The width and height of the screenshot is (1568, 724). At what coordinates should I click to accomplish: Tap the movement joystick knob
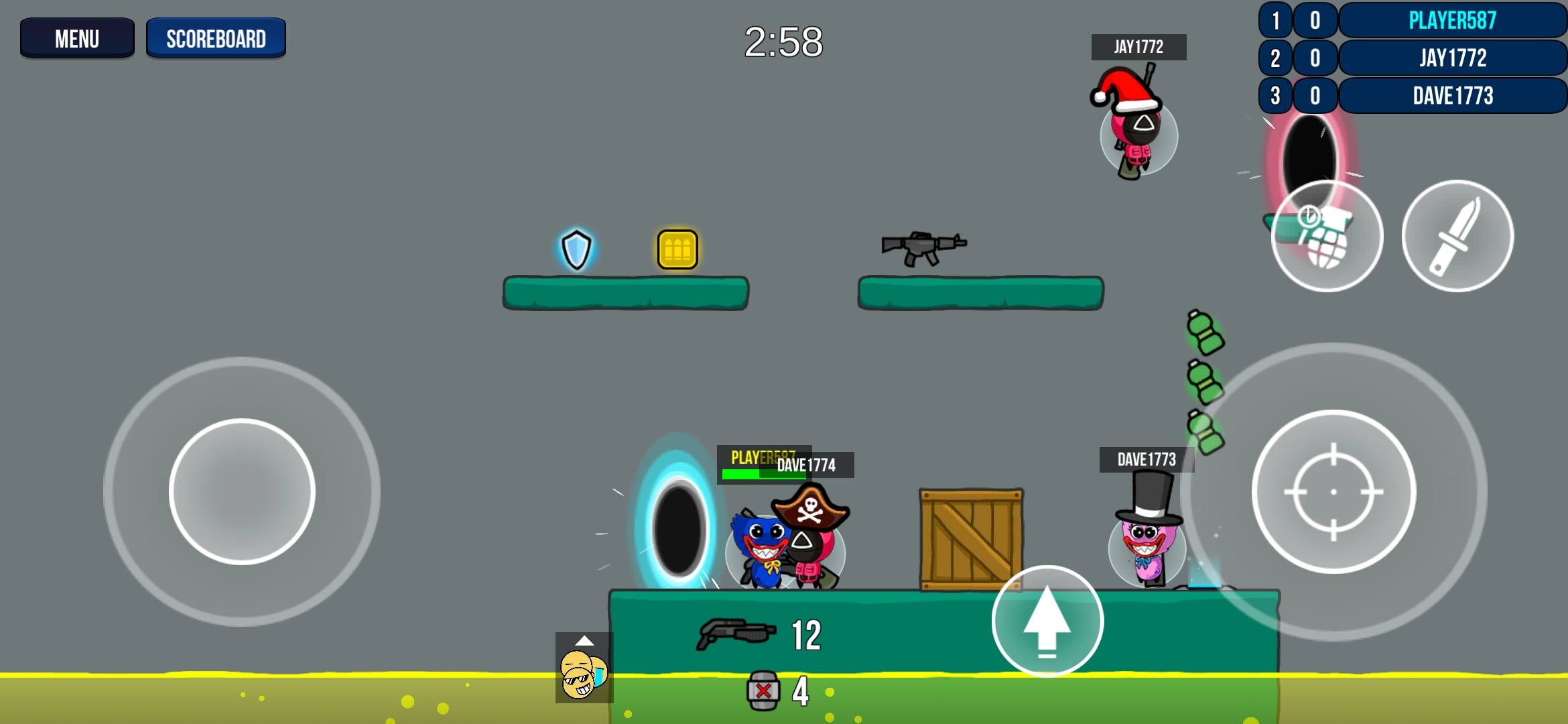pos(242,491)
